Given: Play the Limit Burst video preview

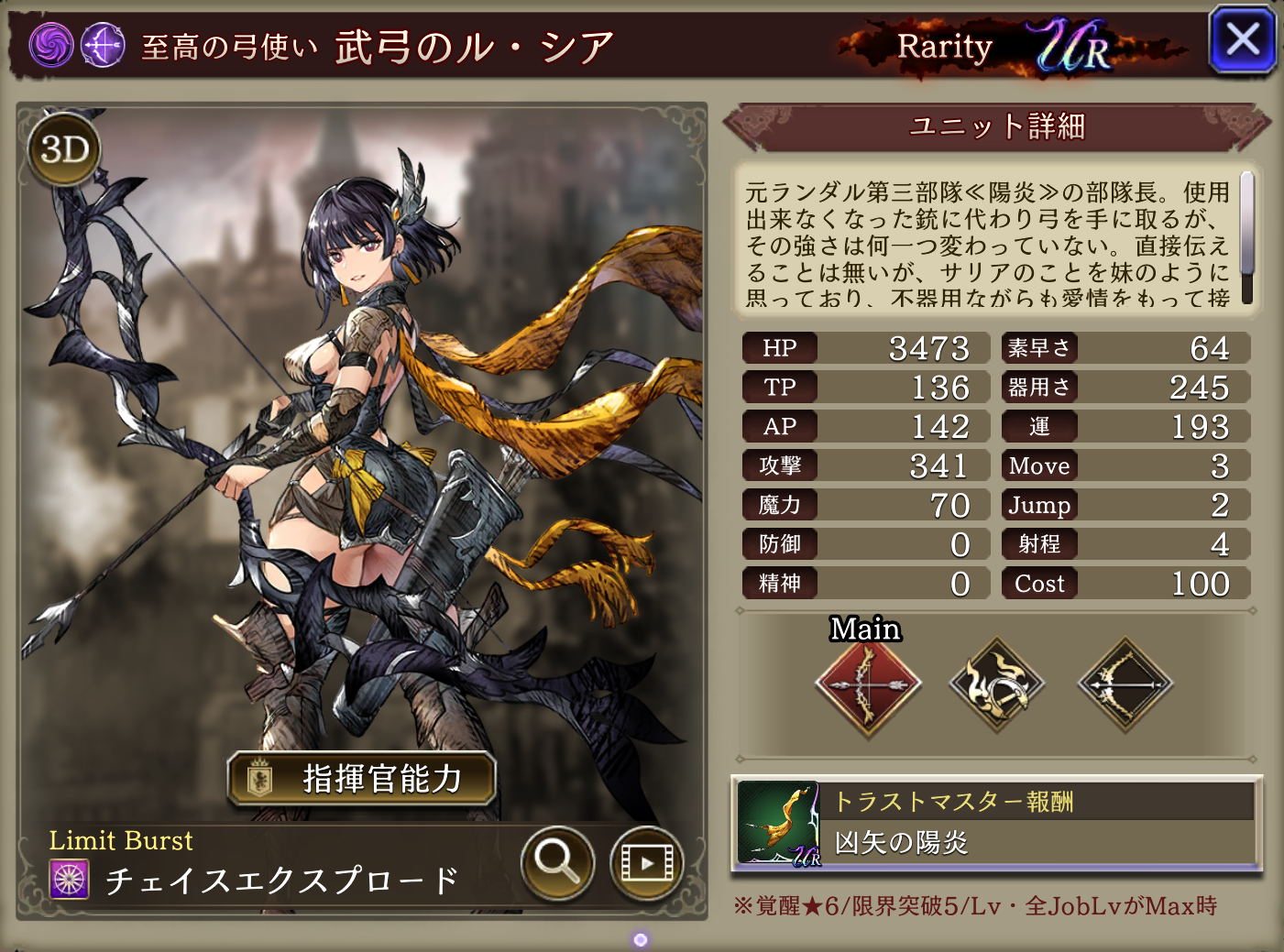Looking at the screenshot, I should pos(646,862).
